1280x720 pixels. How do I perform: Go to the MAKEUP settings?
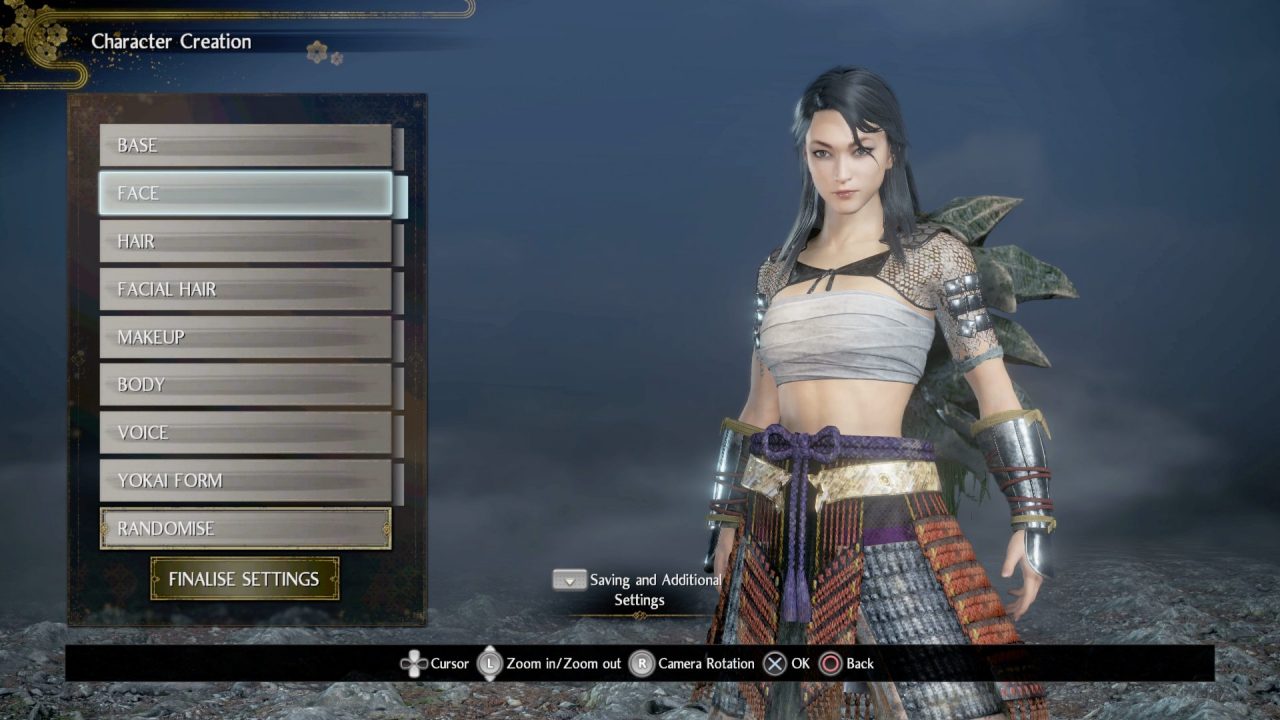pos(245,337)
